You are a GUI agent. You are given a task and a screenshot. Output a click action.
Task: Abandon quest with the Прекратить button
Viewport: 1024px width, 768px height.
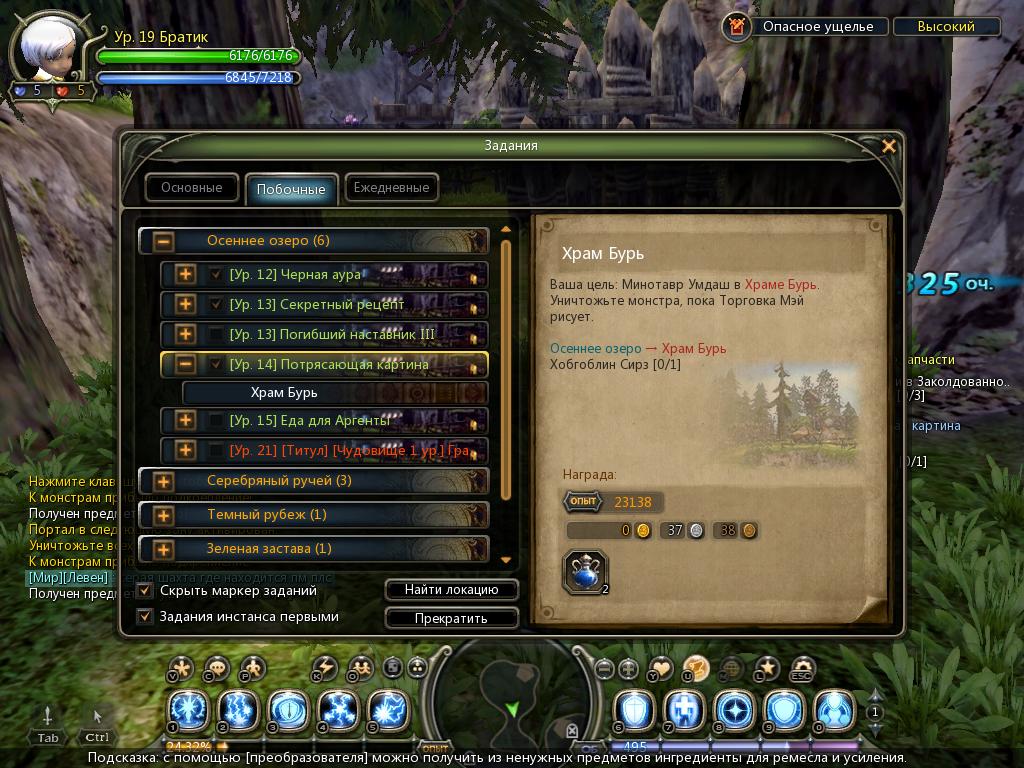[451, 618]
